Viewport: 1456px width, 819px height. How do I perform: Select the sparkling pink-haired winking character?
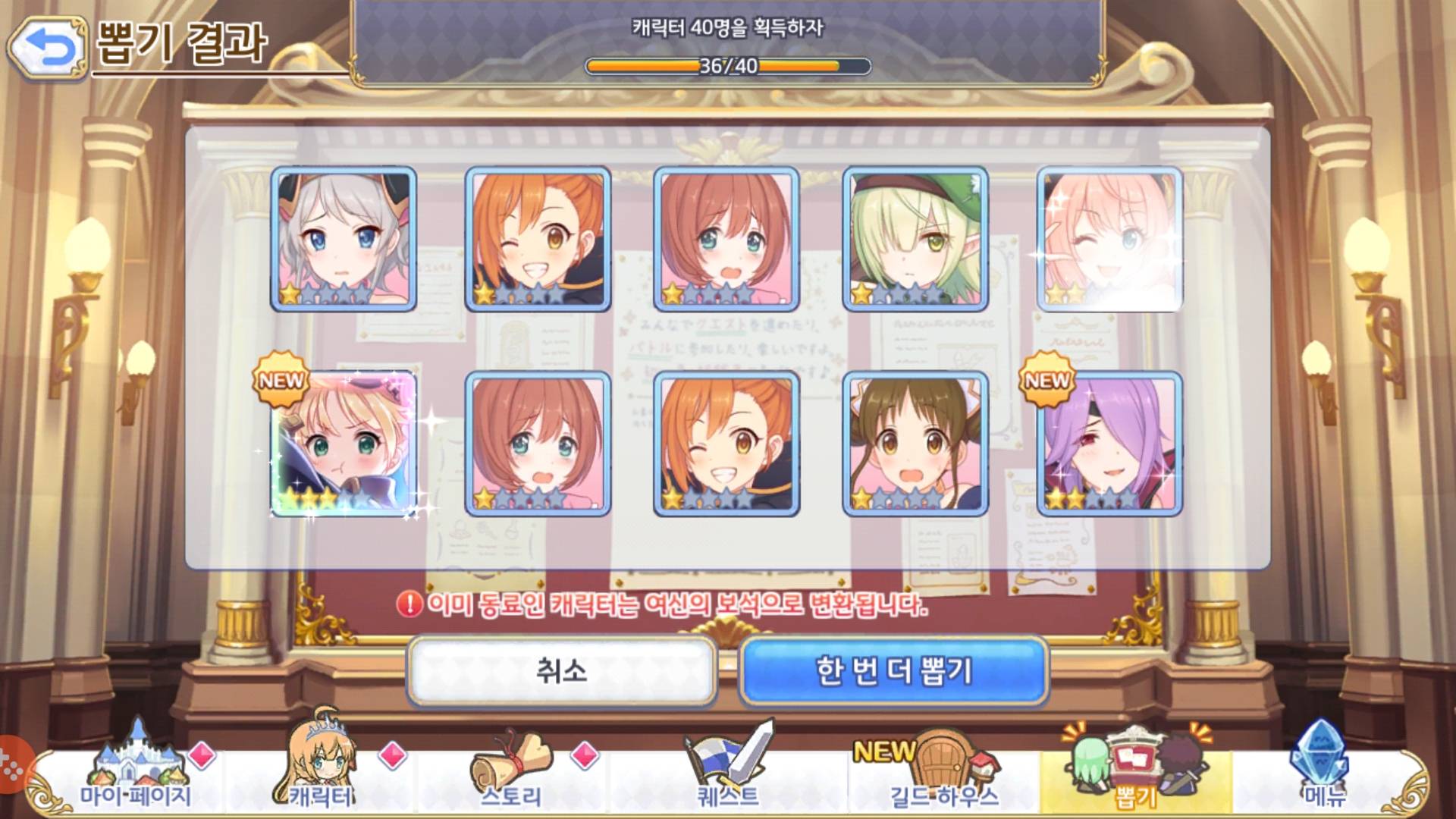(x=1109, y=239)
